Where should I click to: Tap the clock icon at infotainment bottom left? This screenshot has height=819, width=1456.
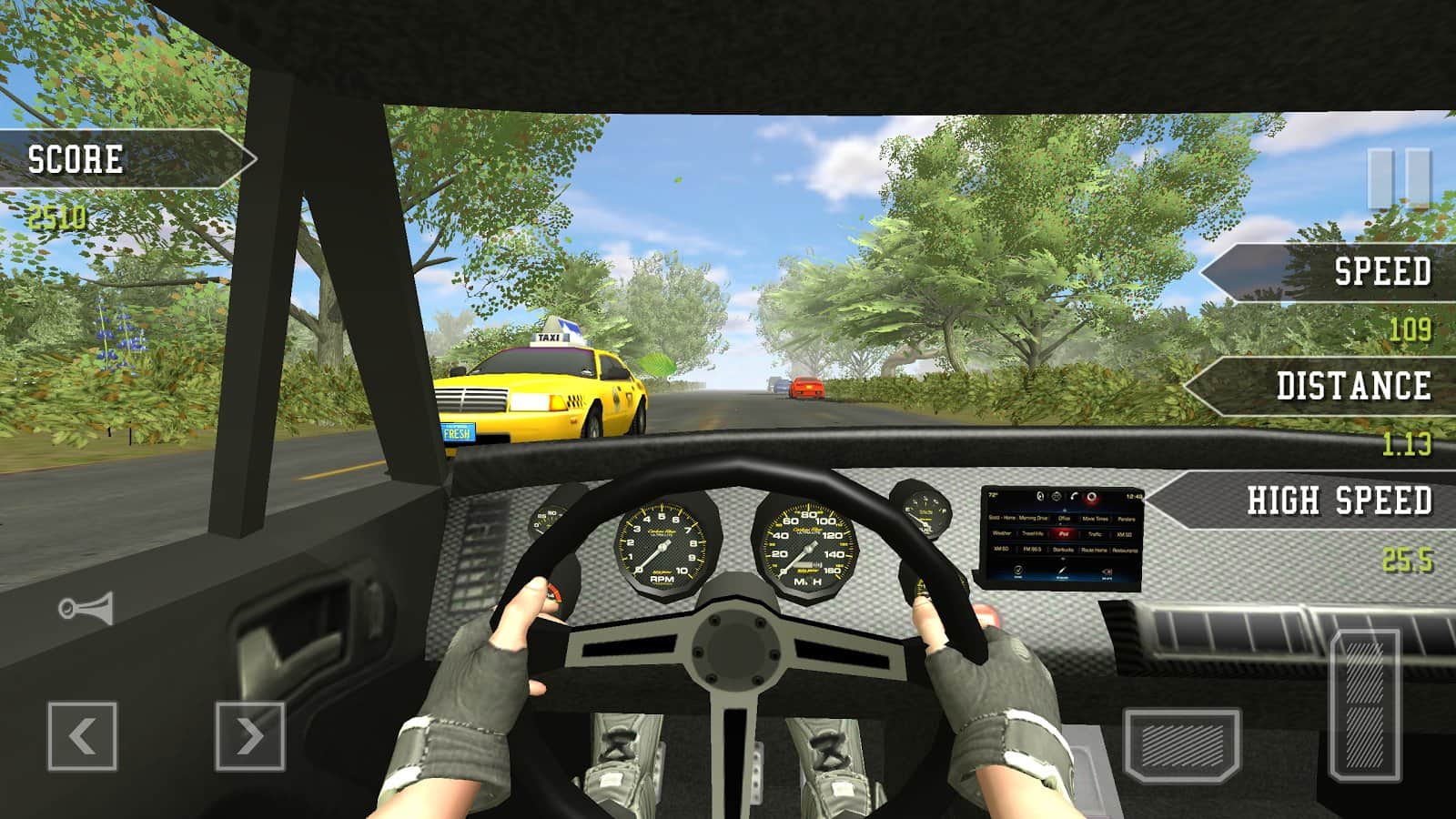tap(1019, 571)
